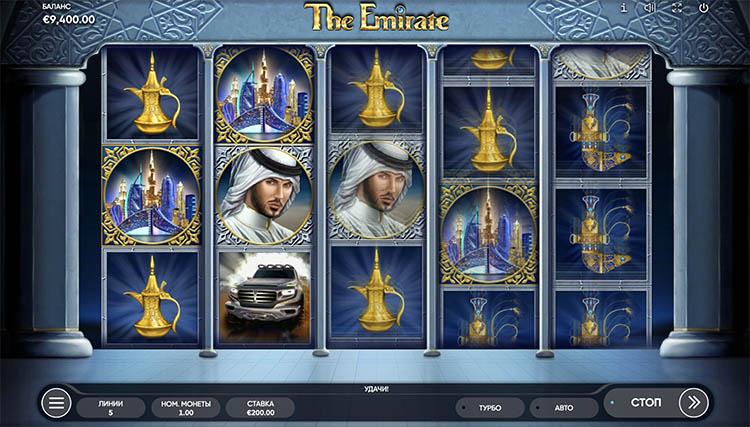Open the hamburger menu
Screen dimensions: 750x427
pyautogui.click(x=57, y=403)
